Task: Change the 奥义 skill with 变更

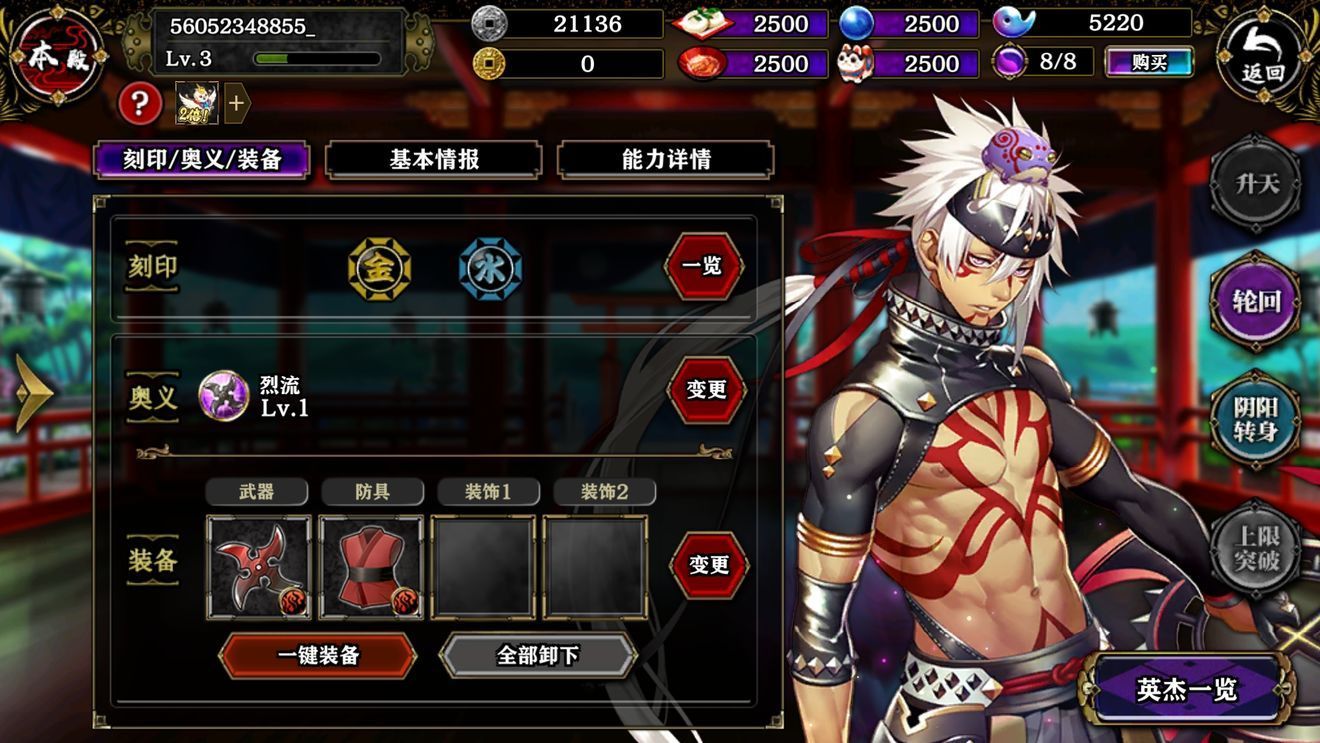Action: click(706, 389)
